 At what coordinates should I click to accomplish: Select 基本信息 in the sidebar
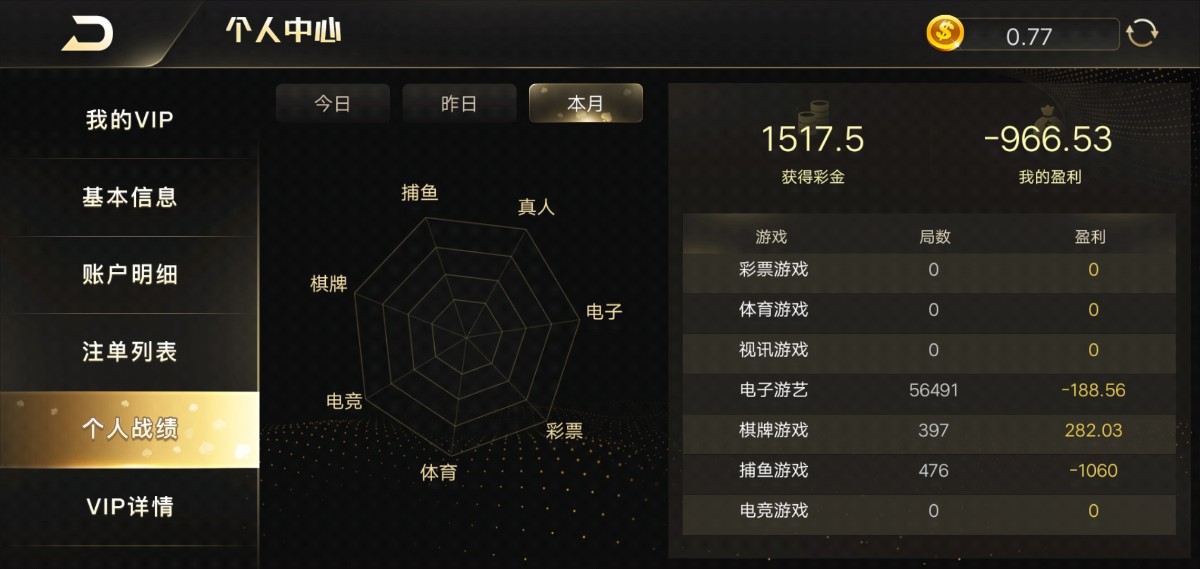(x=130, y=197)
